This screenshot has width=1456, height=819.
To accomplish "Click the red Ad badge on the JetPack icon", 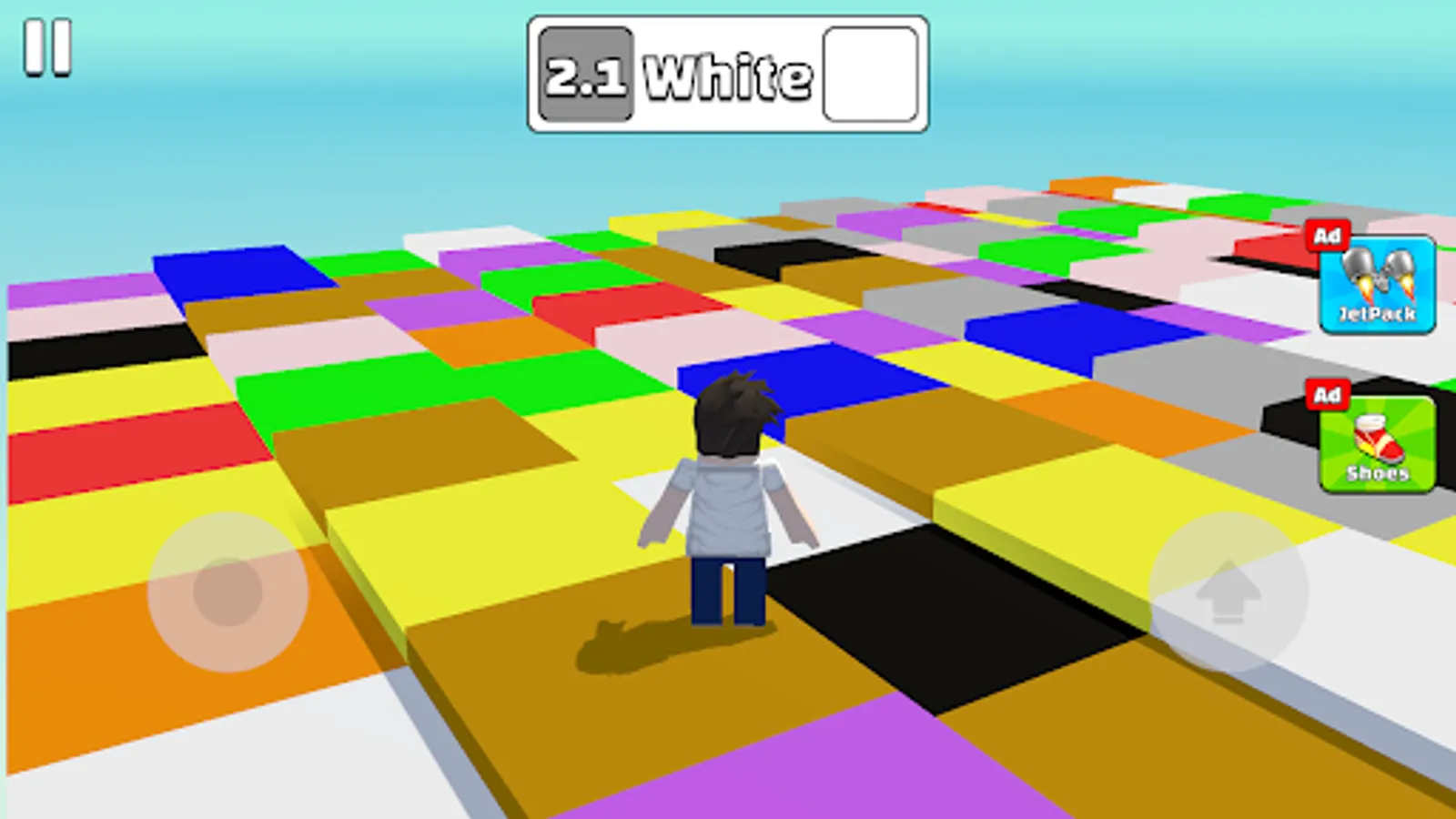I will 1328,237.
